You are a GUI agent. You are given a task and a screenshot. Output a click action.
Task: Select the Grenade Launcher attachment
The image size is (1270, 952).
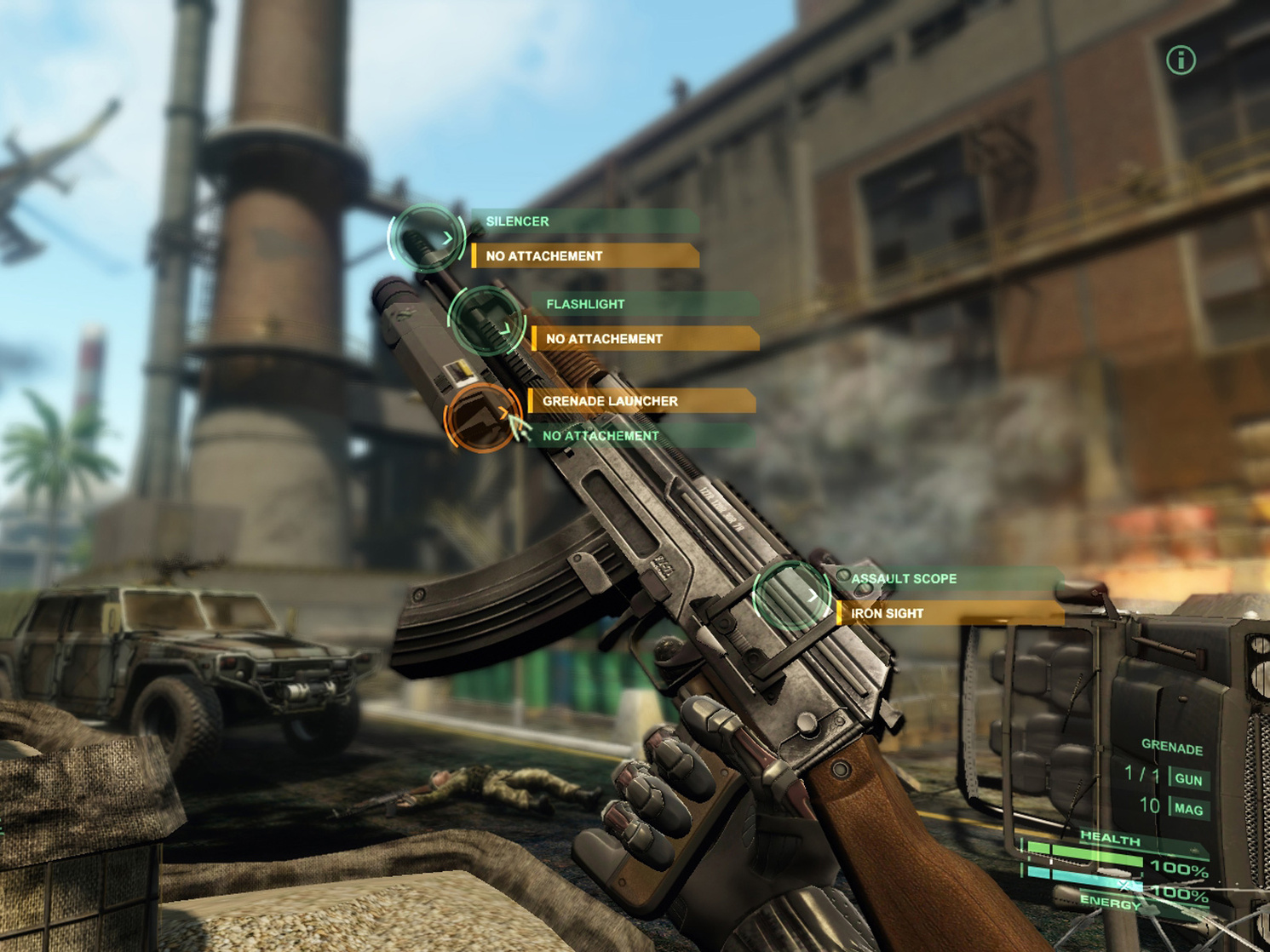point(641,401)
